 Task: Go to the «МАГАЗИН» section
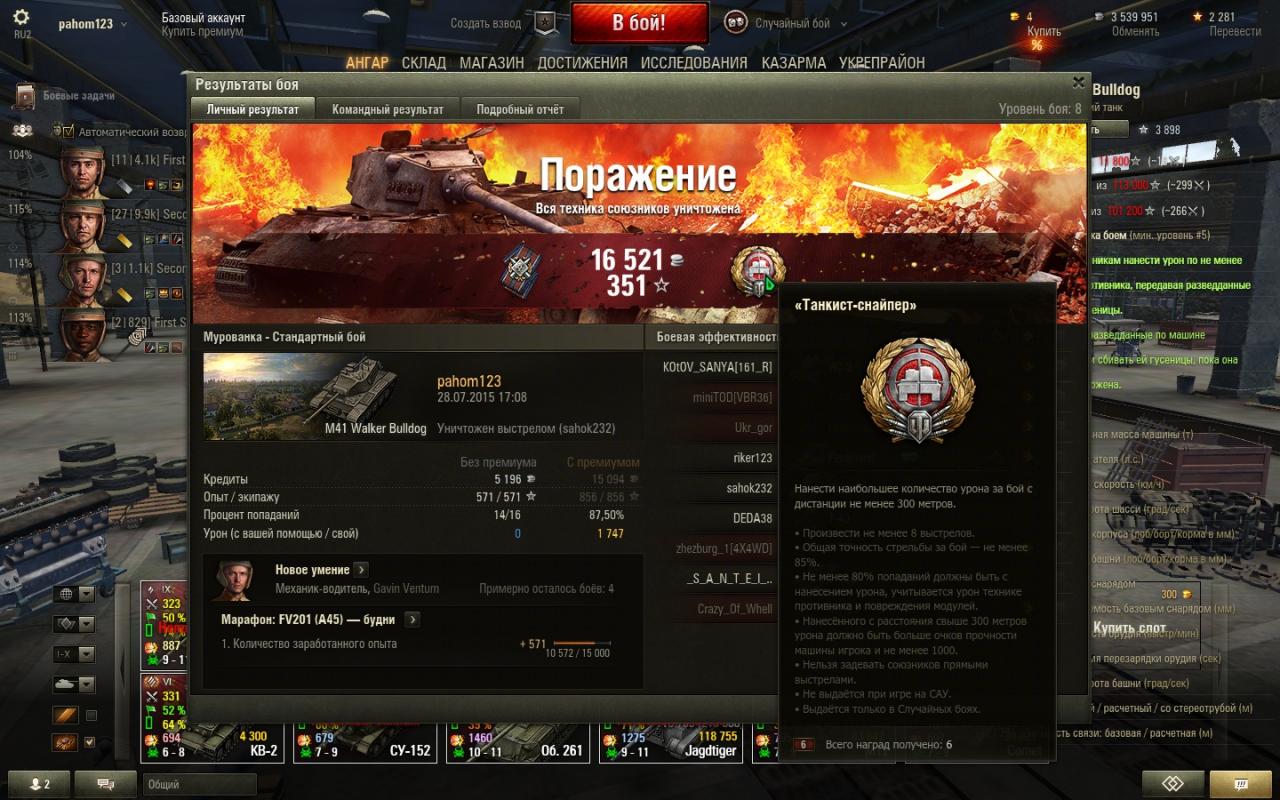click(492, 62)
